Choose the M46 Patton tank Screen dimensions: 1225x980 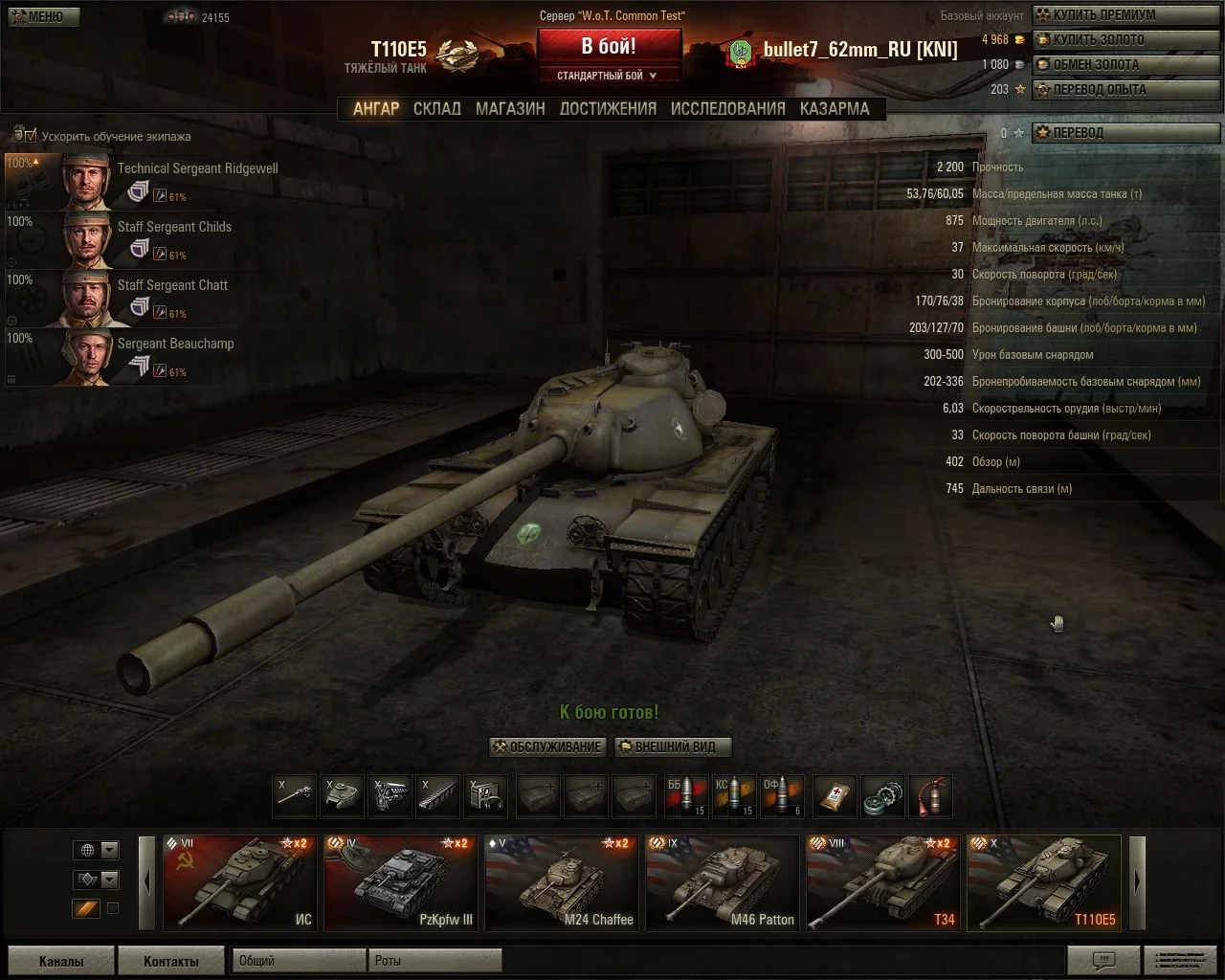723,883
